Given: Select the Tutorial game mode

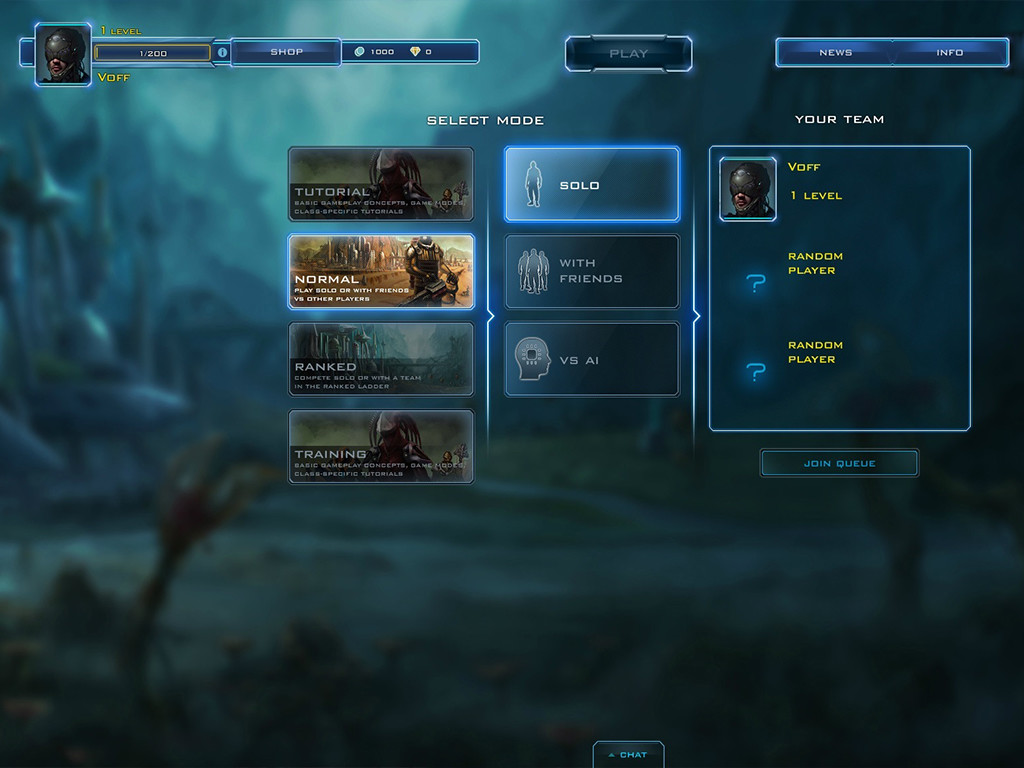Looking at the screenshot, I should pos(381,184).
